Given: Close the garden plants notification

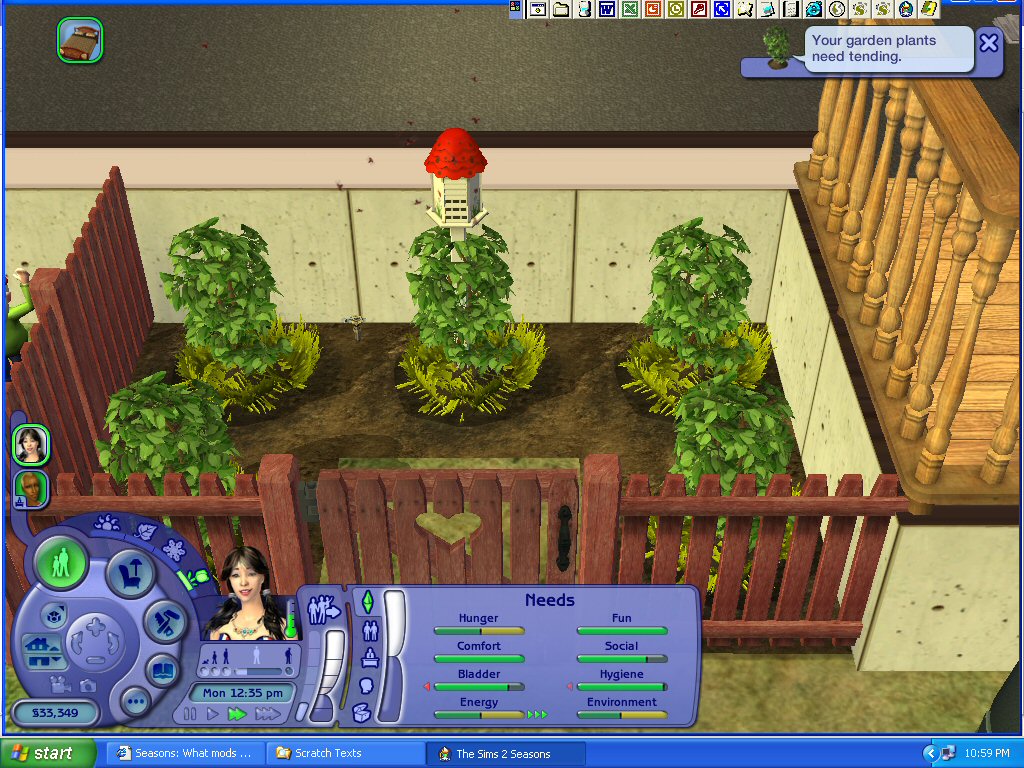Looking at the screenshot, I should [988, 43].
